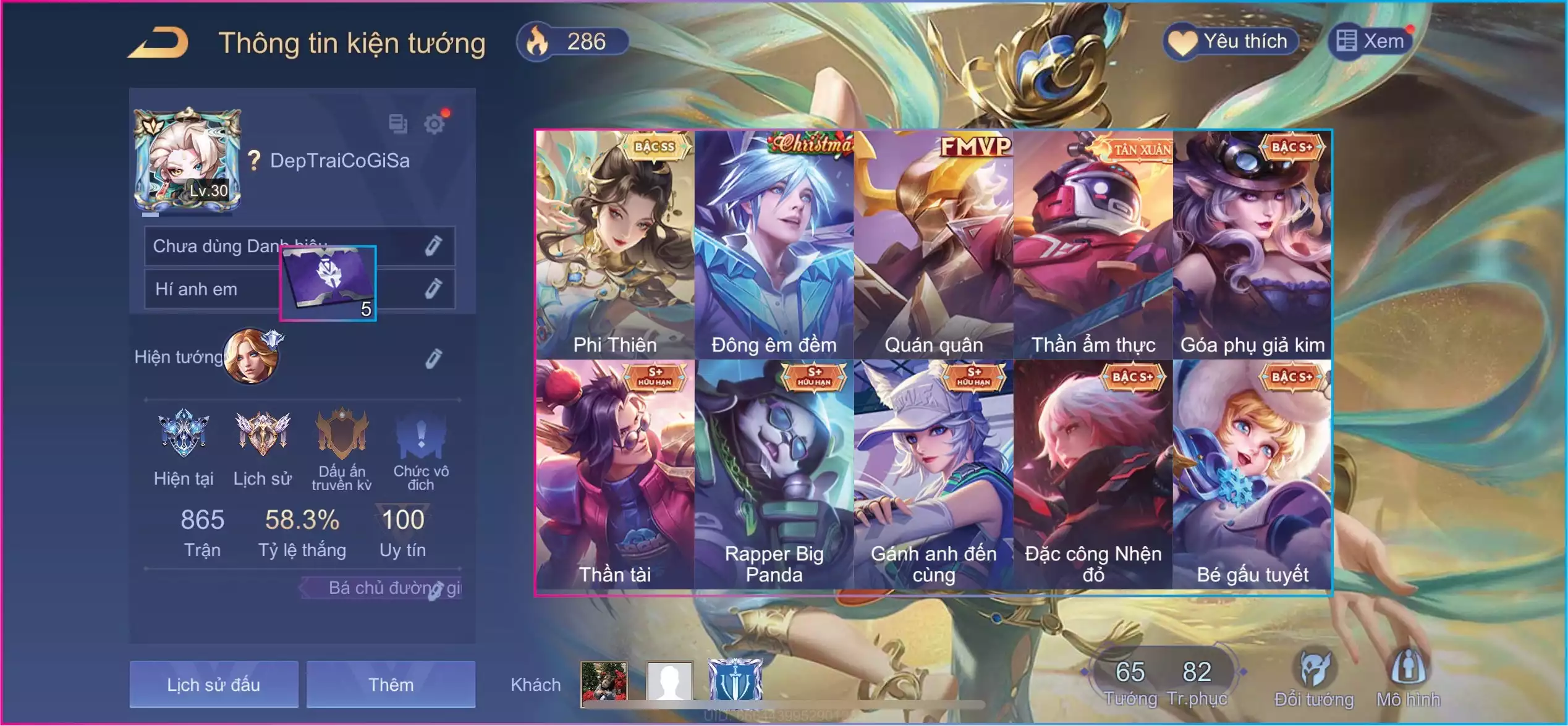Edit the Hí anh em signature
1568x726 pixels.
(433, 289)
